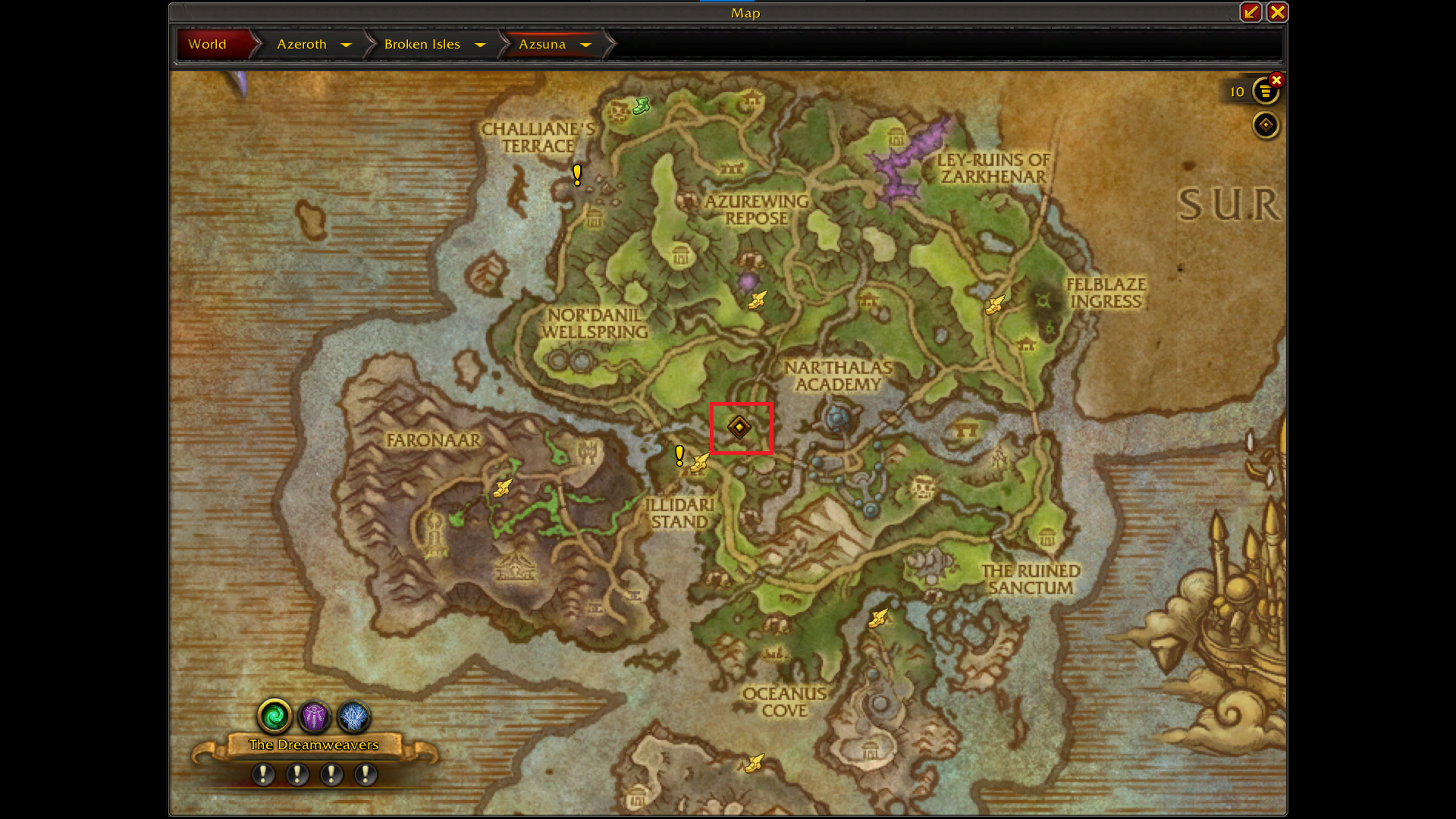Open the Broken Isles breadcrumb dropdown
This screenshot has height=819, width=1456.
tap(480, 45)
